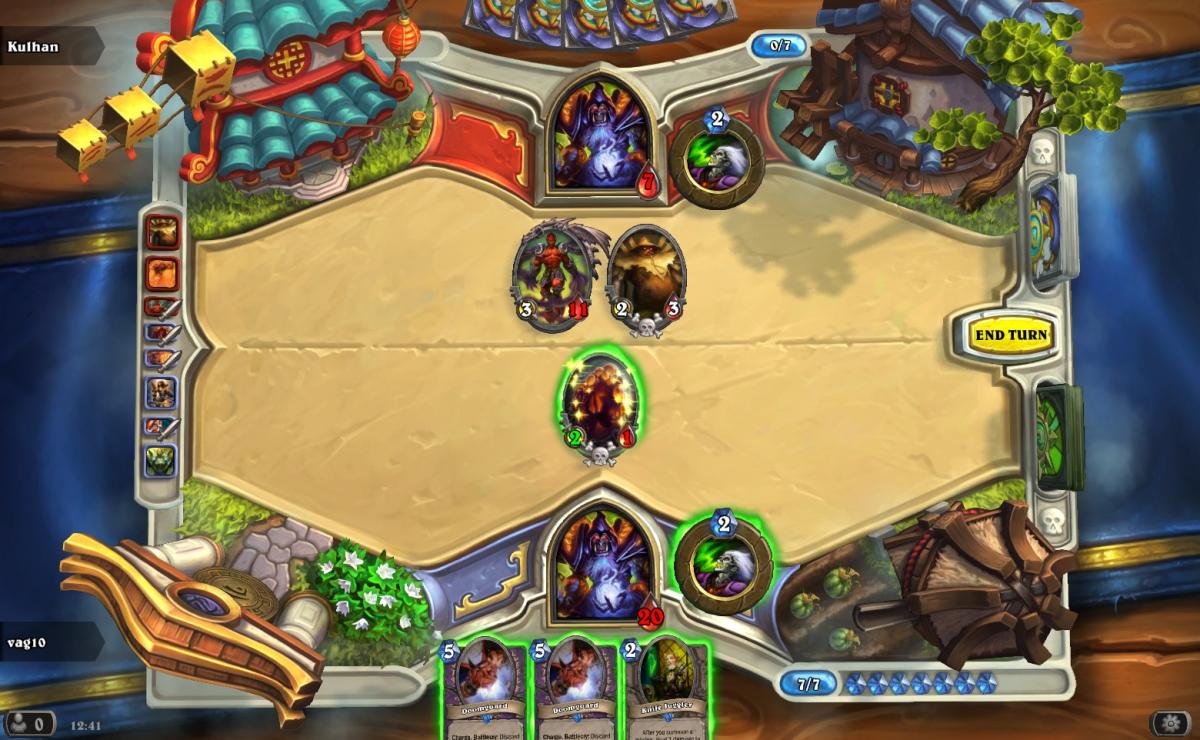Target the enemy 2/3 deathrattle minion
Screen dimensions: 1200x740
coord(647,275)
